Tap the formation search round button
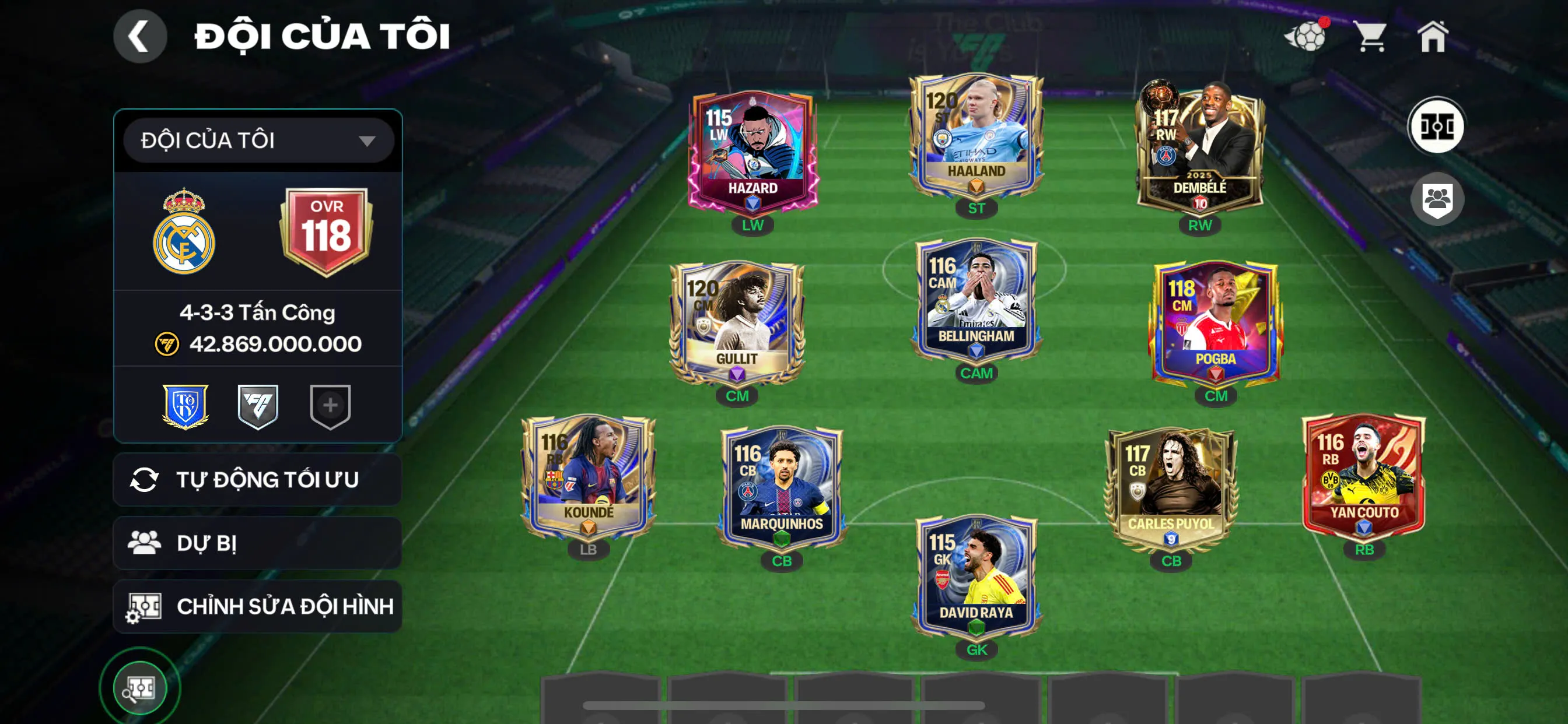 pyautogui.click(x=140, y=688)
